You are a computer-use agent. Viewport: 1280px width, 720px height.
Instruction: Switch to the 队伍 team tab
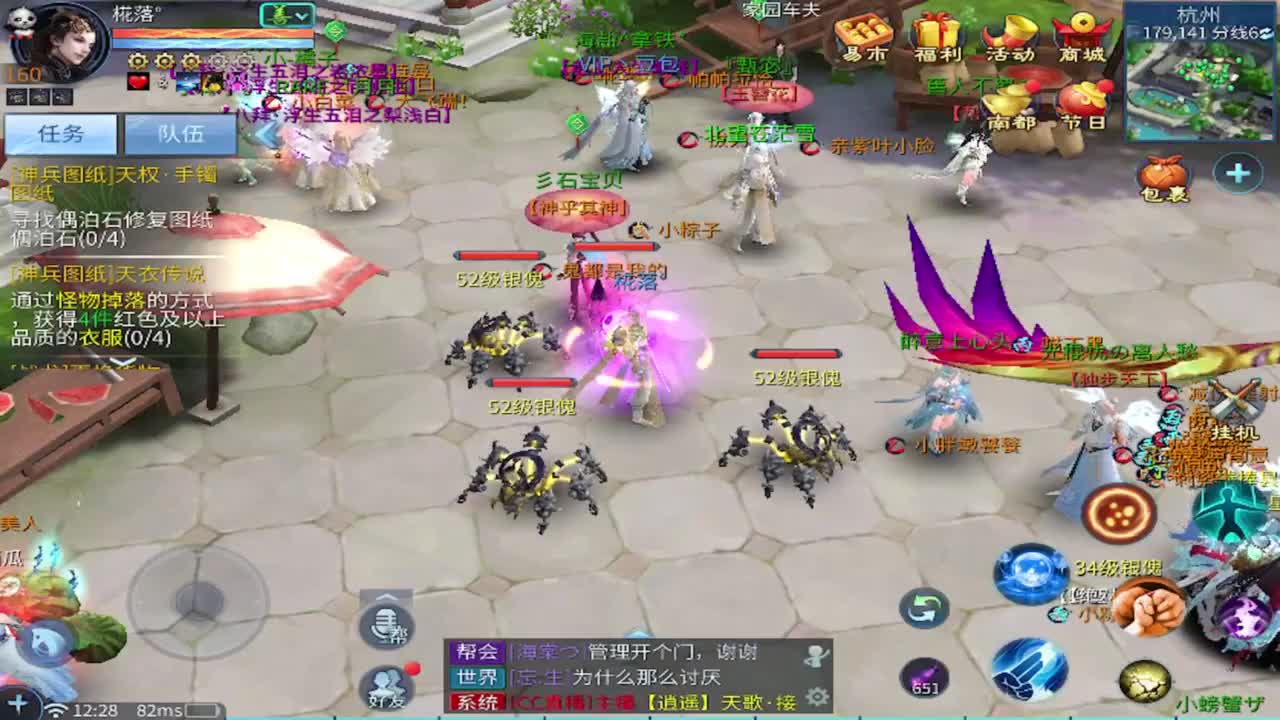182,133
